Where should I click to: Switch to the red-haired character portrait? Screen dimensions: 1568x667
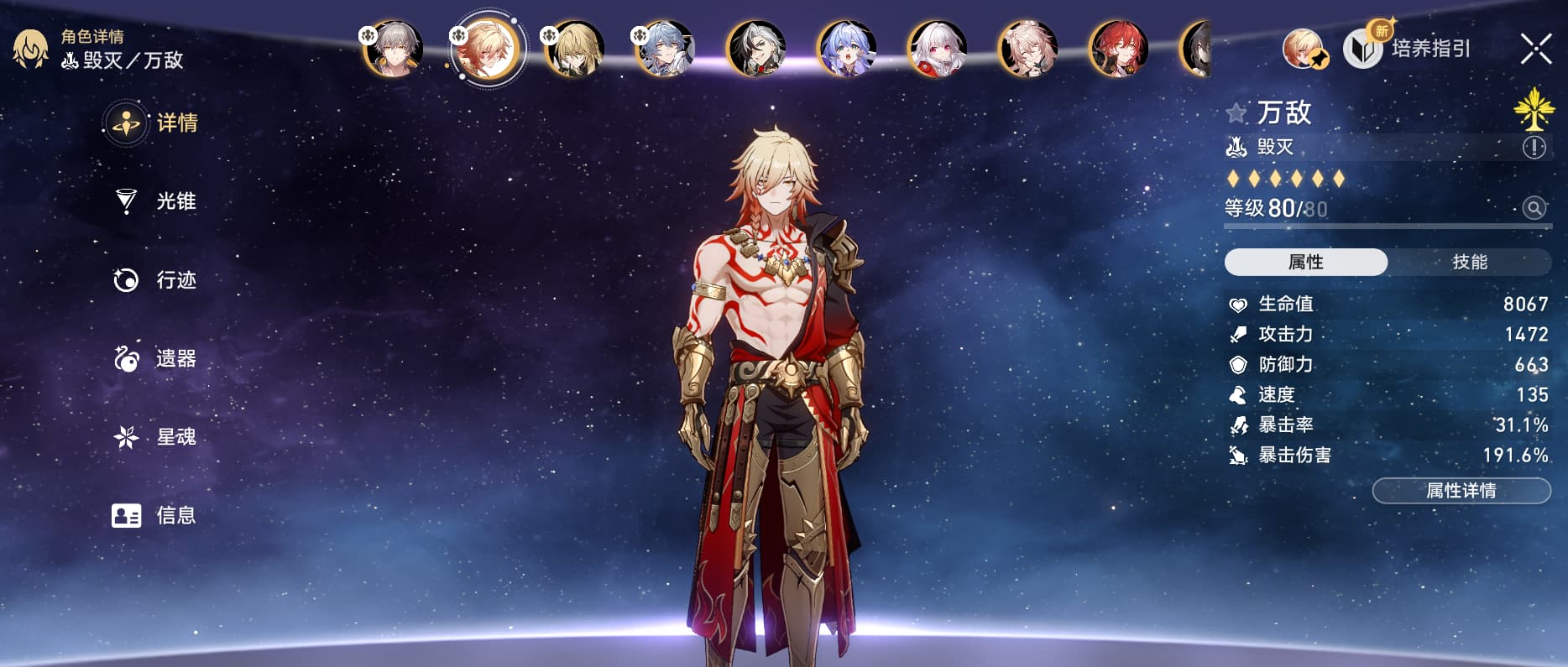coord(1118,49)
